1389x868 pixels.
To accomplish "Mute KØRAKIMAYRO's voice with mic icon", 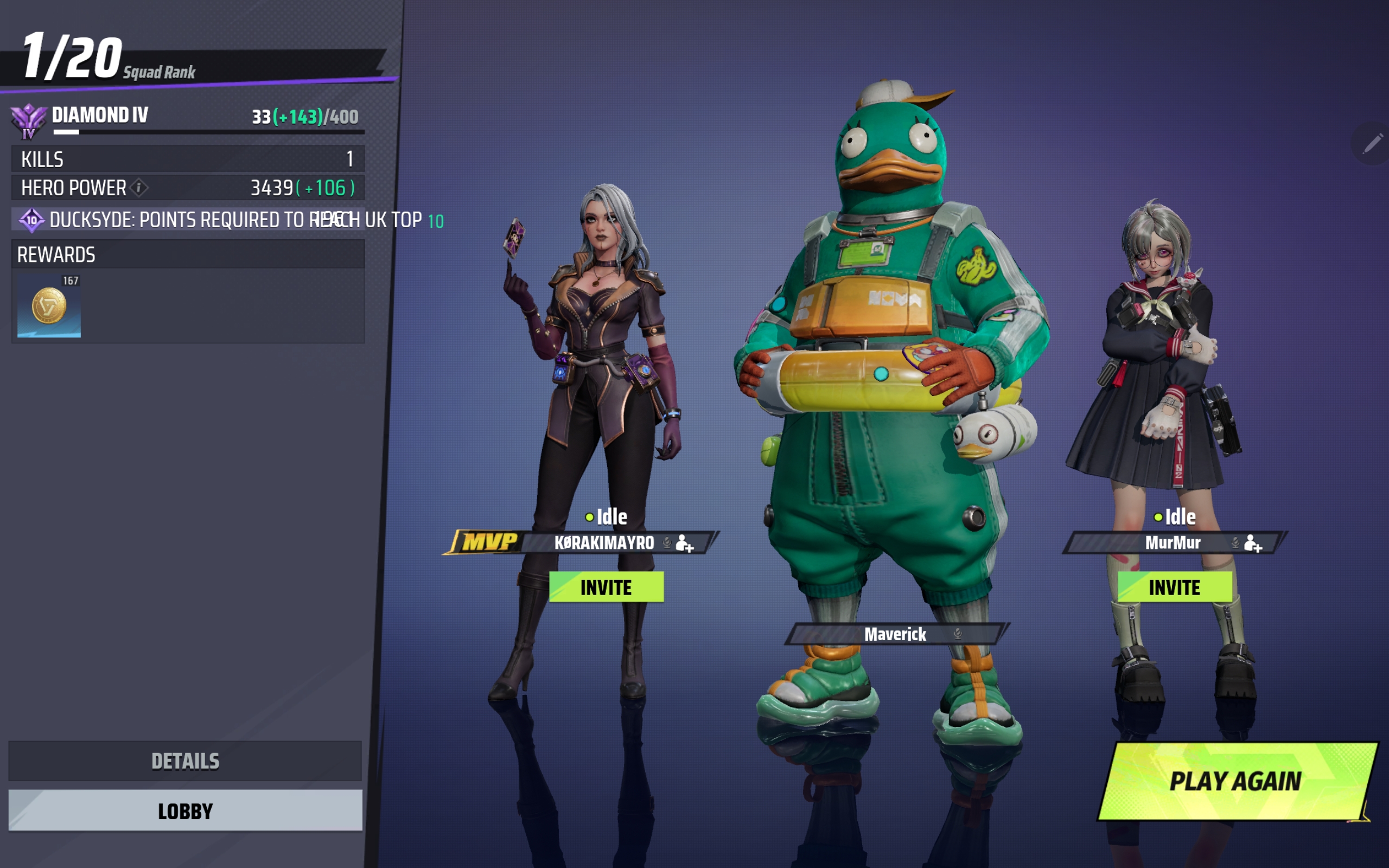I will coord(667,542).
